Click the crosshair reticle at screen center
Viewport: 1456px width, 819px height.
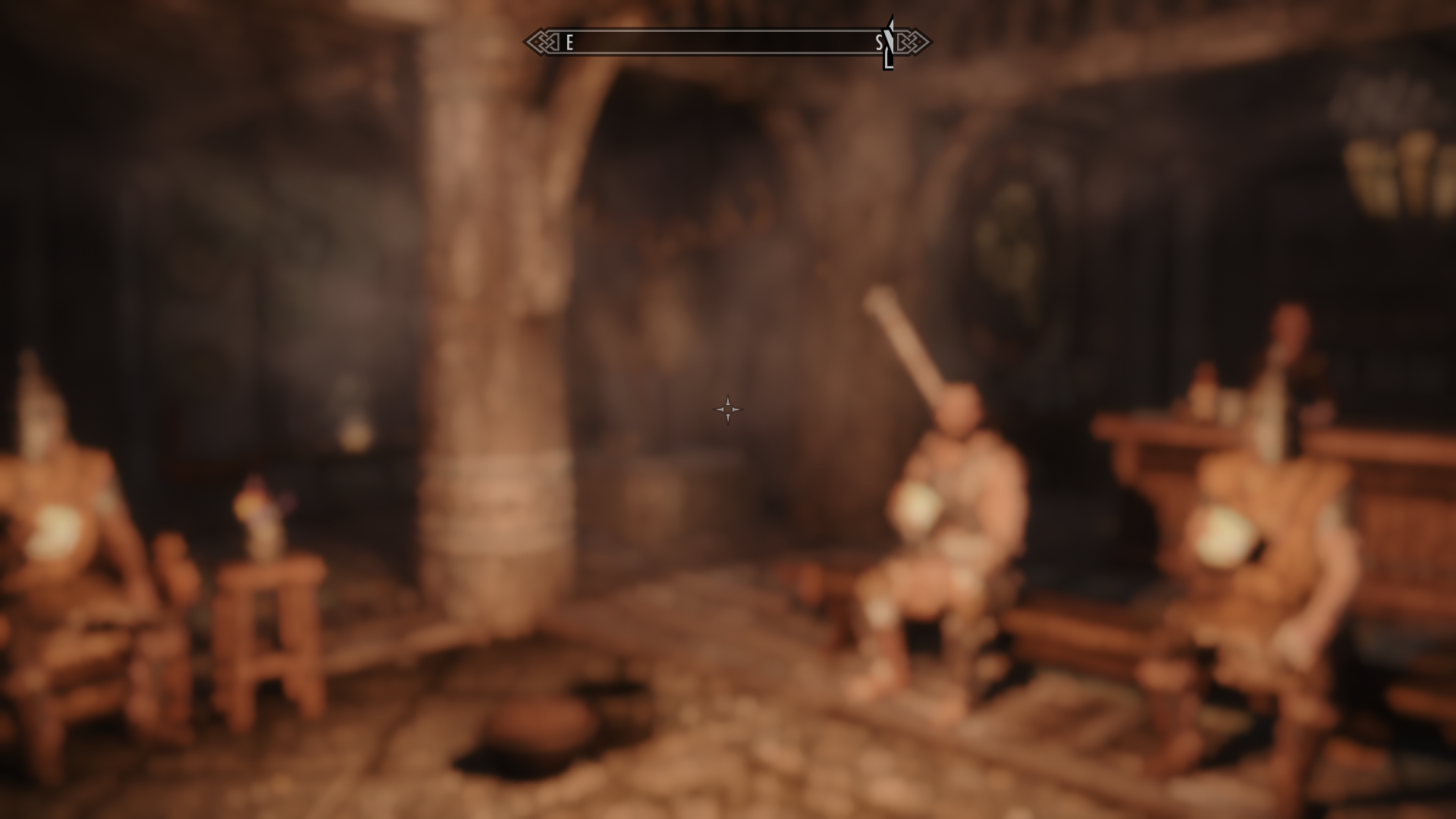728,409
